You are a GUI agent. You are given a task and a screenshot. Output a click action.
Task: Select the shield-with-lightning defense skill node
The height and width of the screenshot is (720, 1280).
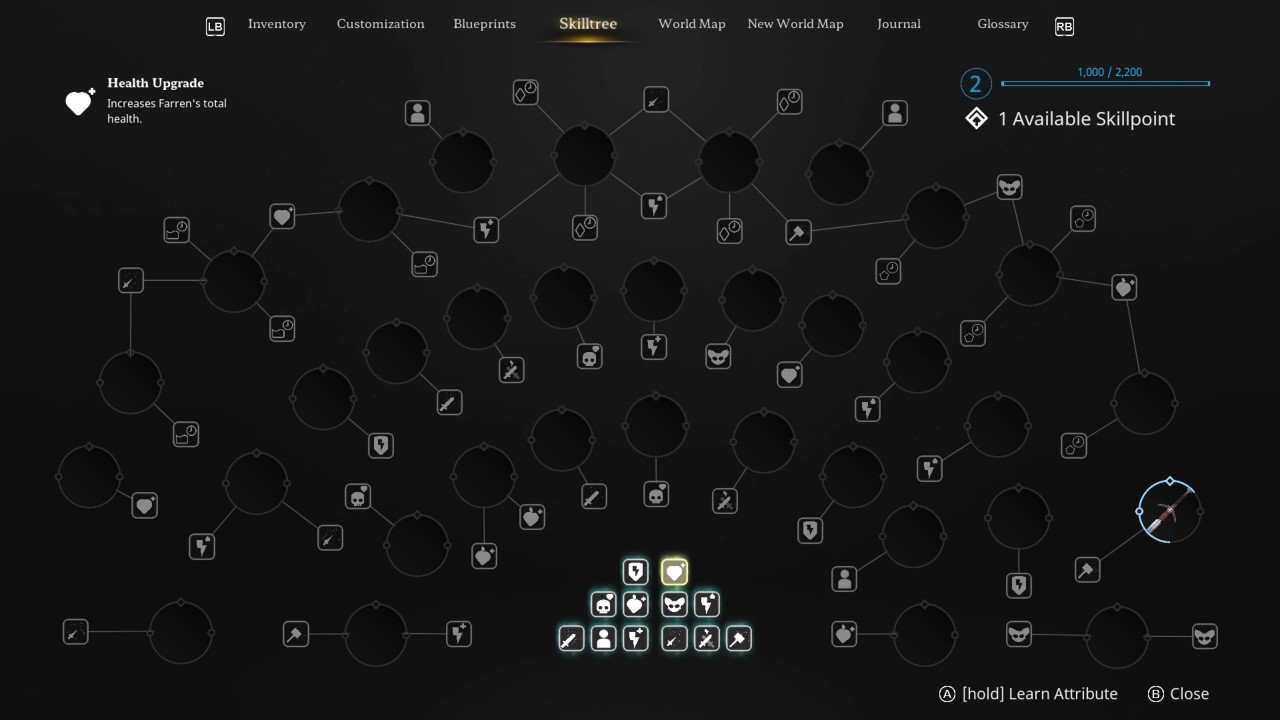tap(636, 572)
